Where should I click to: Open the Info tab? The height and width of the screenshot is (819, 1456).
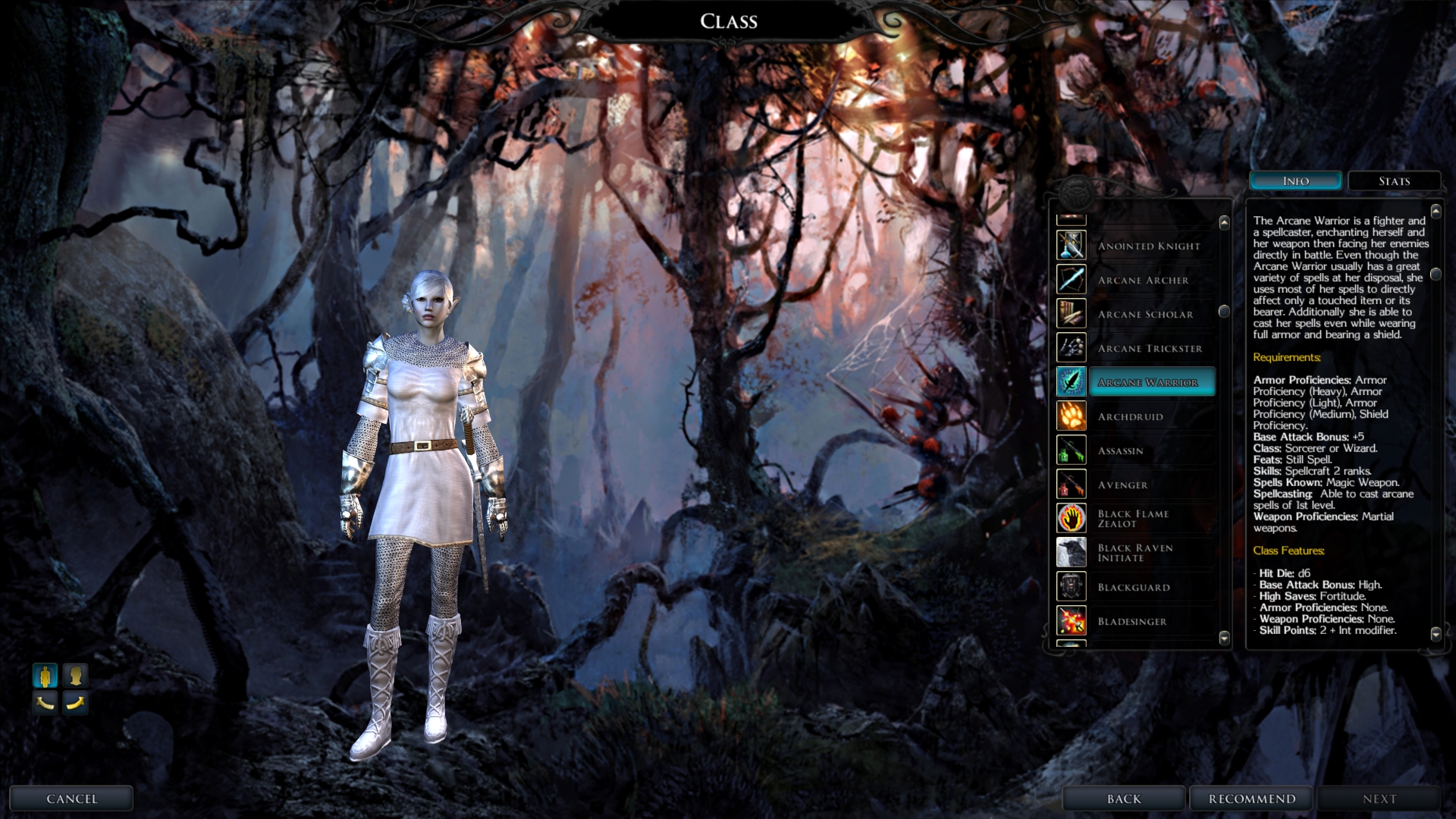pos(1295,181)
